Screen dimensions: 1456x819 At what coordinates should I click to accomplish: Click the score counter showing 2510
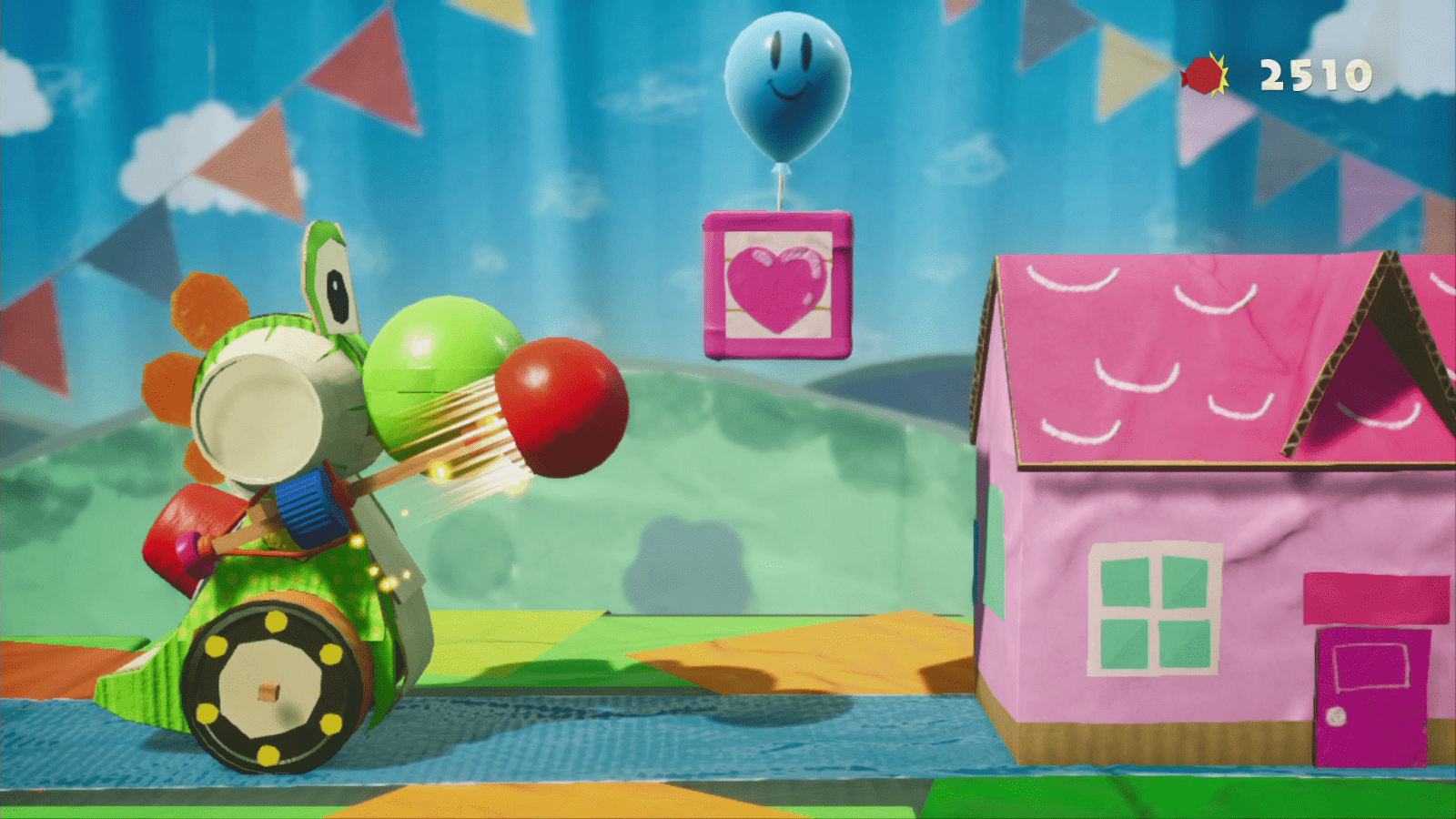point(1314,75)
